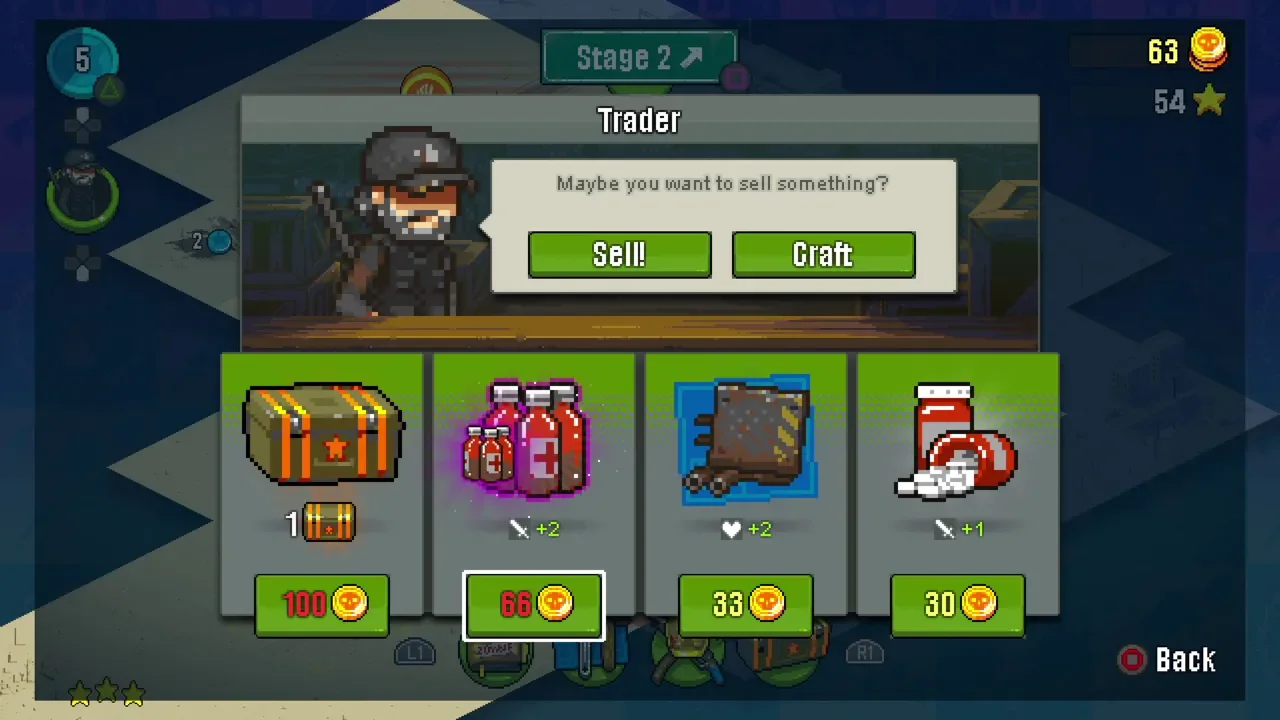The width and height of the screenshot is (1280, 720).
Task: Purchase the red potion bundle for 66
Action: pyautogui.click(x=534, y=605)
